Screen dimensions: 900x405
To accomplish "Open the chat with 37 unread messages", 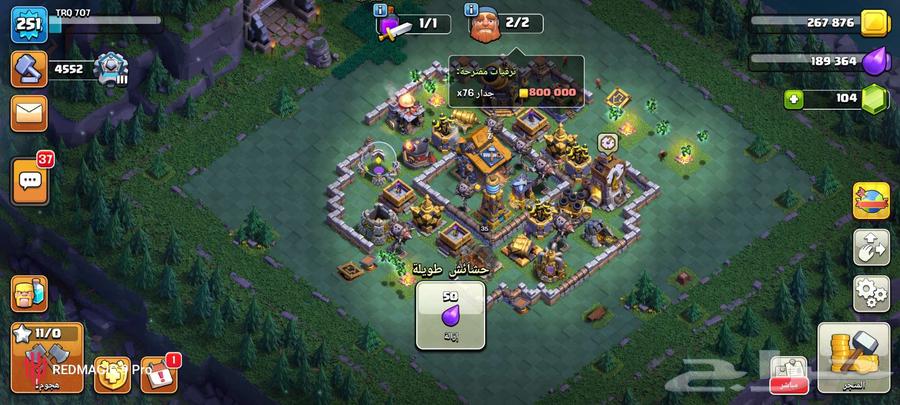I will click(x=30, y=181).
